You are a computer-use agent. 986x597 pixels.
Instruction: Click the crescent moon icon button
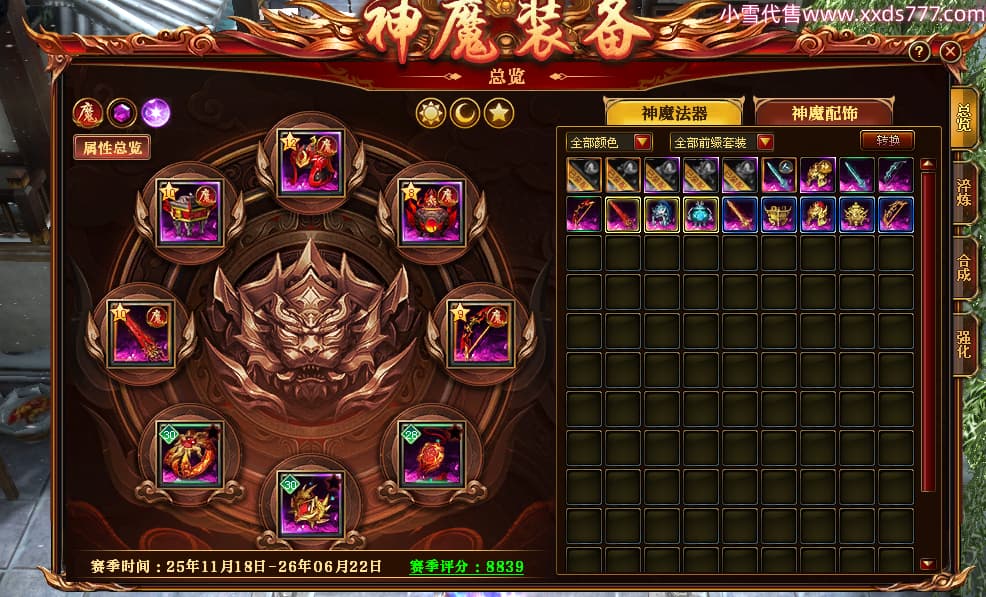465,113
